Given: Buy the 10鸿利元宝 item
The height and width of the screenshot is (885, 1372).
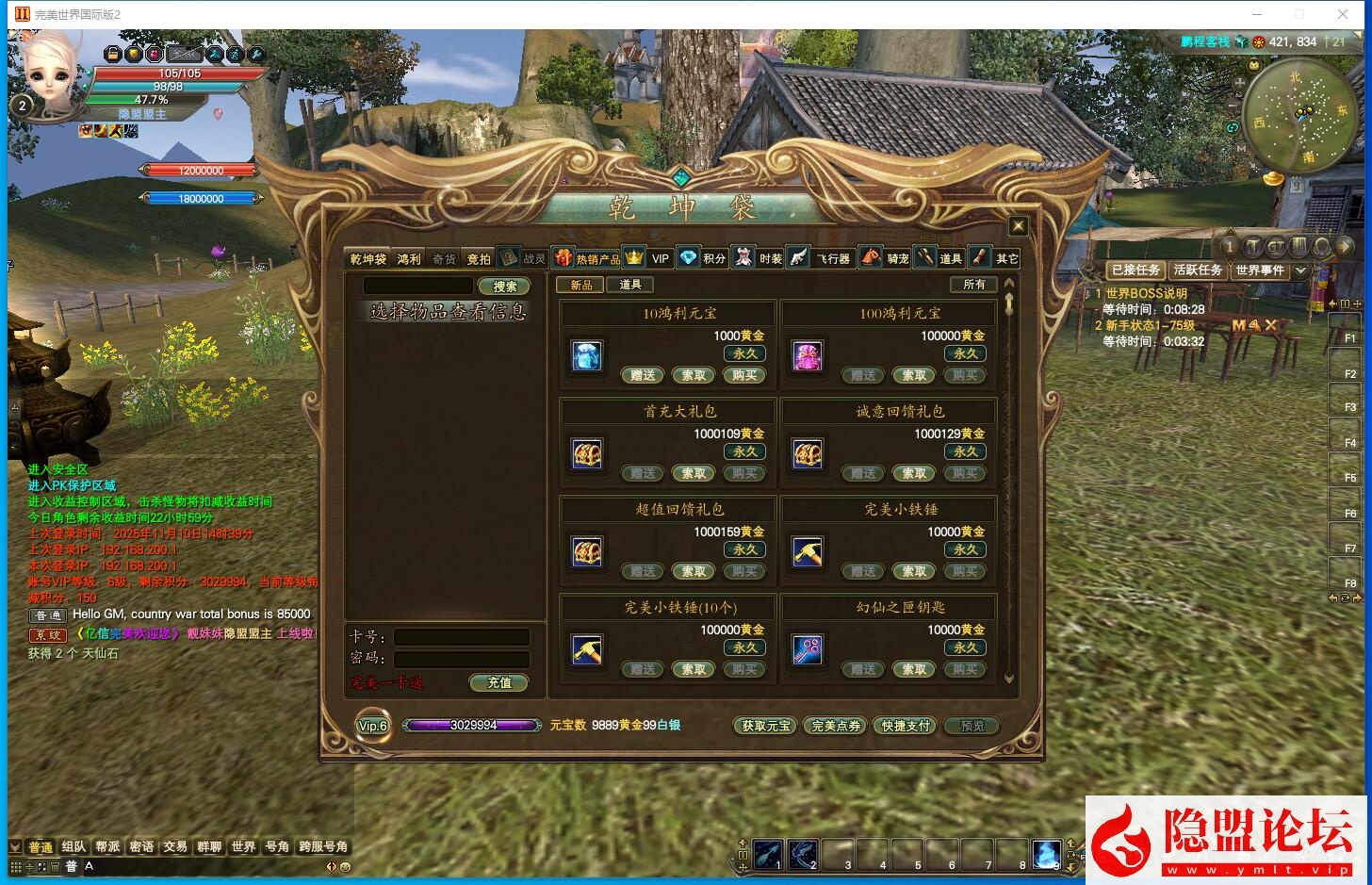Looking at the screenshot, I should (x=744, y=375).
